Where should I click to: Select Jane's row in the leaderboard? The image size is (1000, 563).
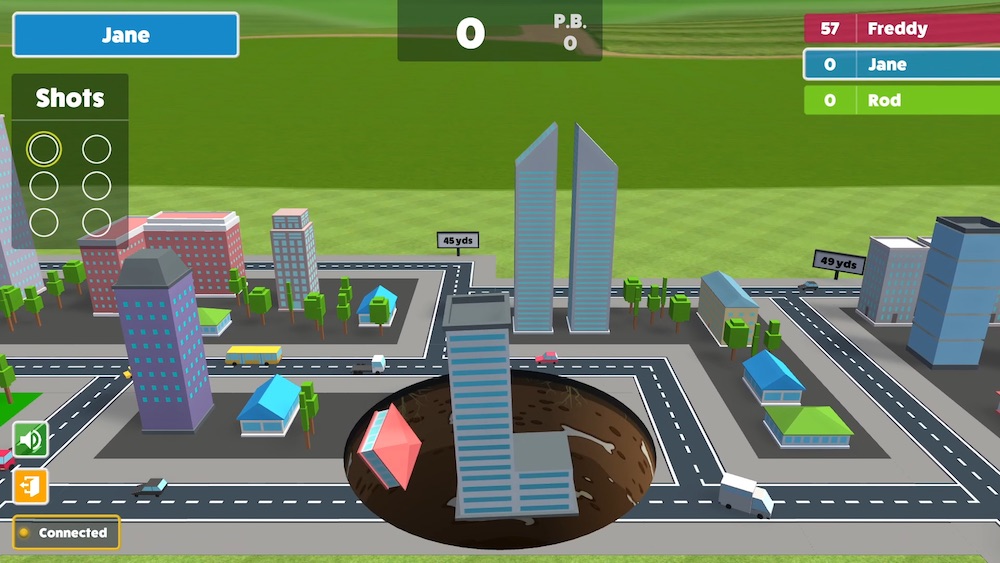point(901,65)
